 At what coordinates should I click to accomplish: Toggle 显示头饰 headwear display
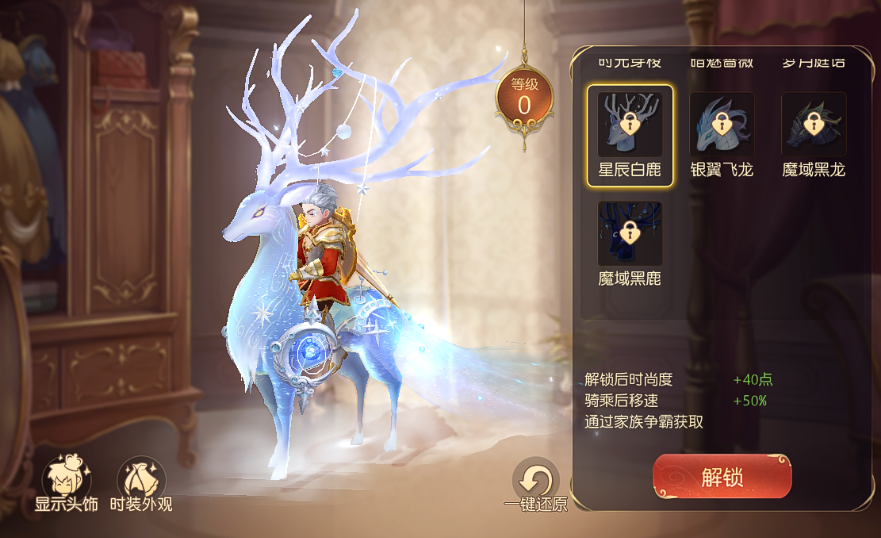(67, 478)
